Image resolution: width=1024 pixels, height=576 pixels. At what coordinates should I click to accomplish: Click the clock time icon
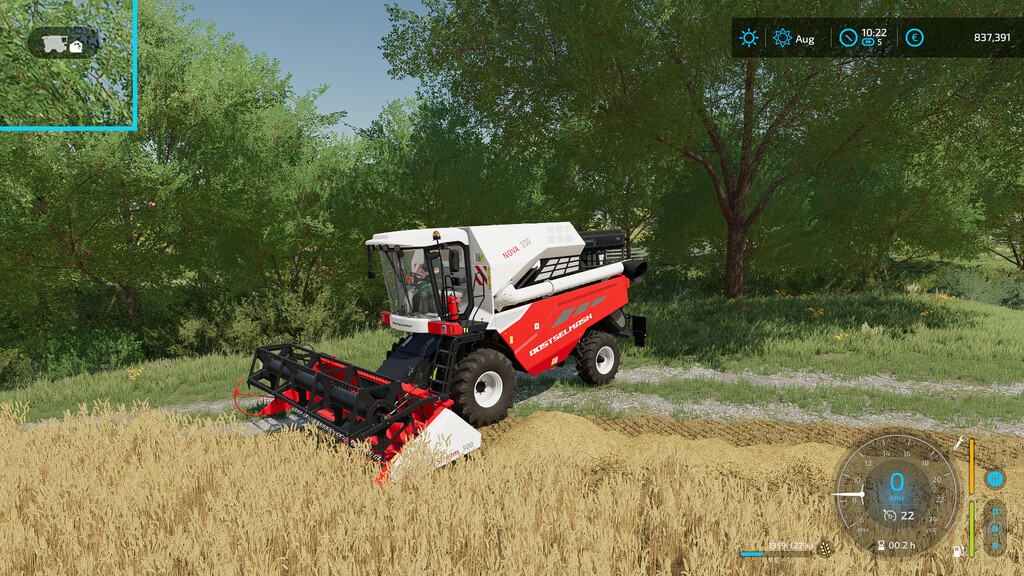848,38
